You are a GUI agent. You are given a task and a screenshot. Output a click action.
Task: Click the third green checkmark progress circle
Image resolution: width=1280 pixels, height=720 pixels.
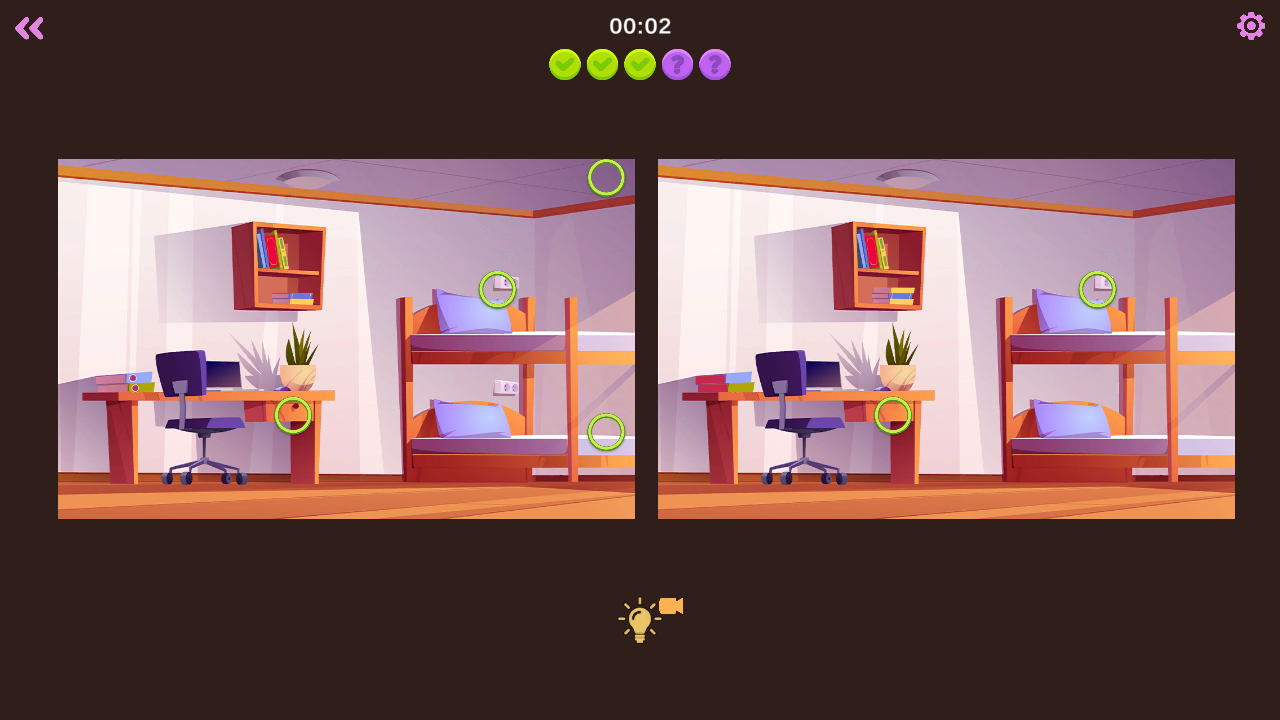coord(639,64)
